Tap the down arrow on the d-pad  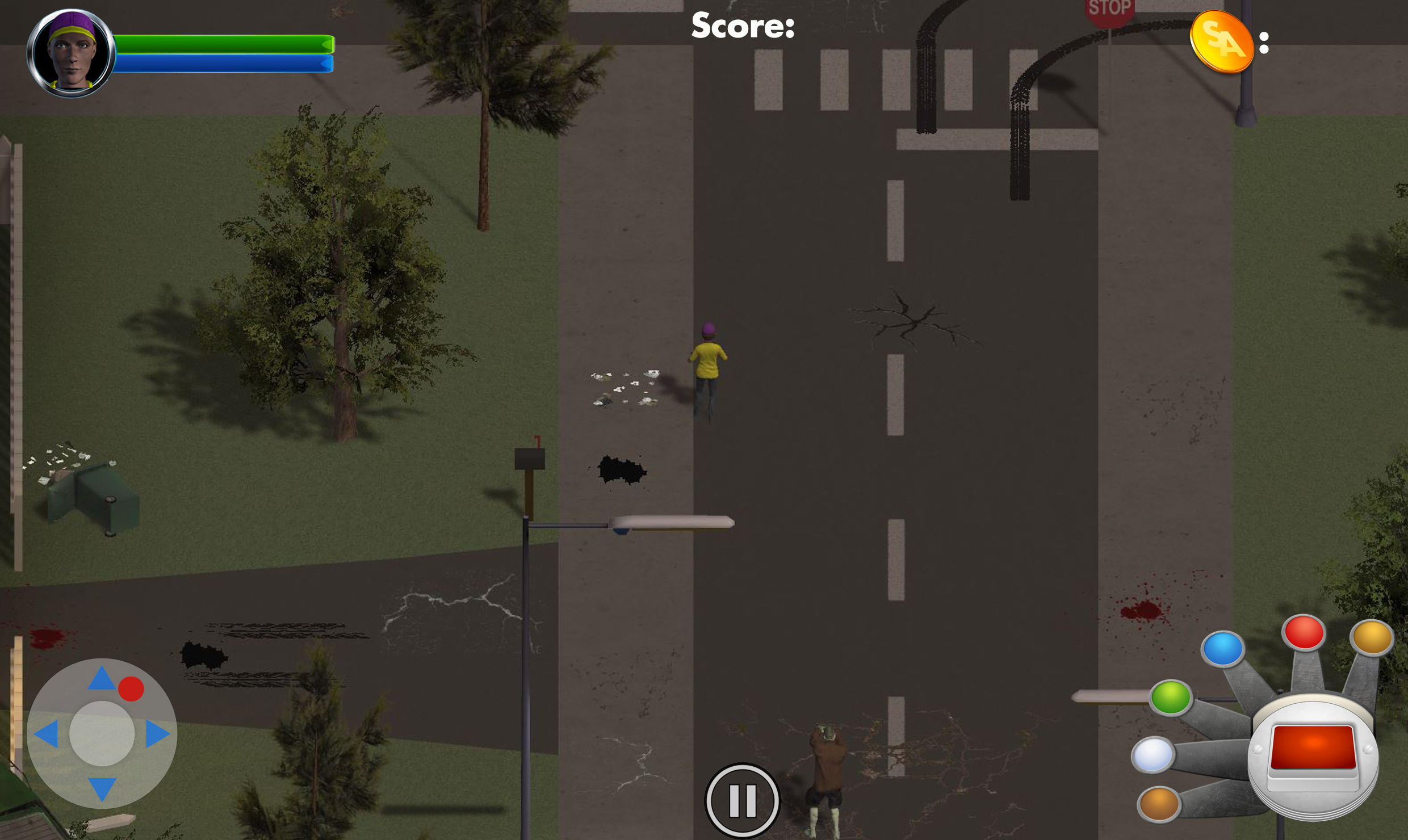click(x=102, y=788)
